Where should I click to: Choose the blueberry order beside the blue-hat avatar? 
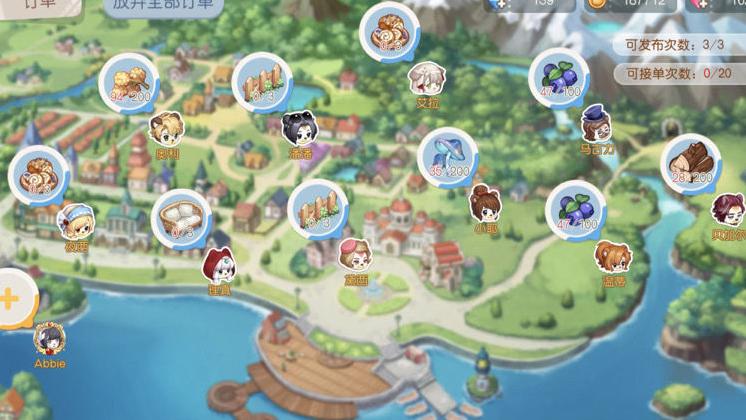click(x=560, y=75)
